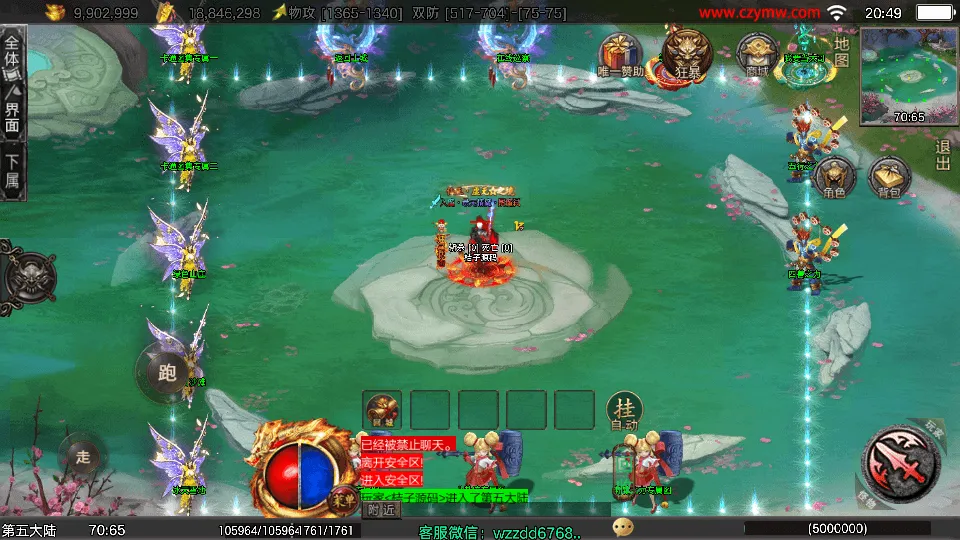This screenshot has height=540, width=960.
Task: Open the 唯一赞助 gift box icon
Action: (x=620, y=55)
